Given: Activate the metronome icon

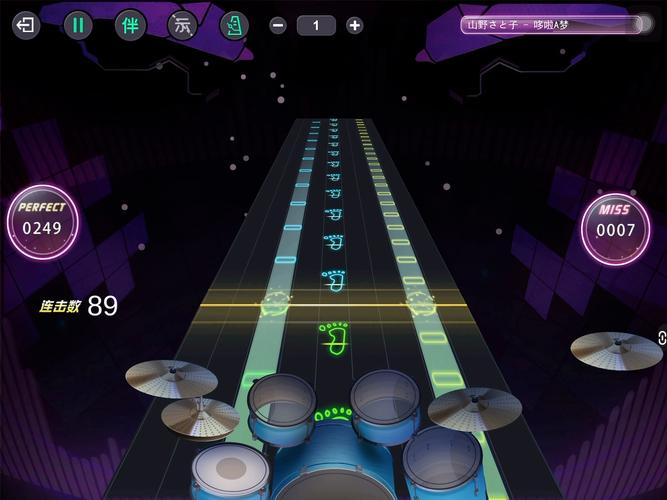Looking at the screenshot, I should 234,25.
